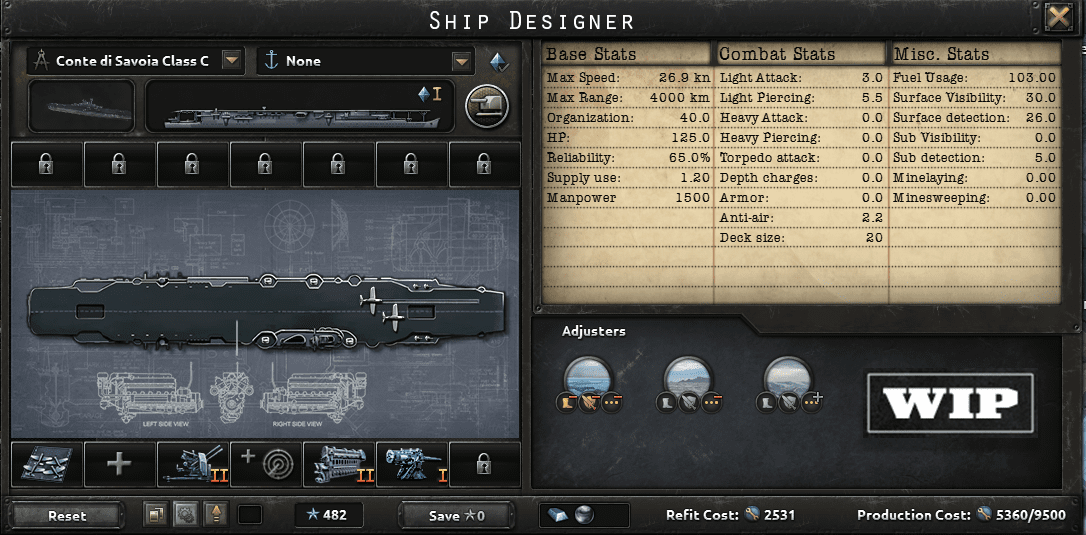Open the Conte di Savoia Class C dropdown
The image size is (1086, 535).
click(232, 61)
